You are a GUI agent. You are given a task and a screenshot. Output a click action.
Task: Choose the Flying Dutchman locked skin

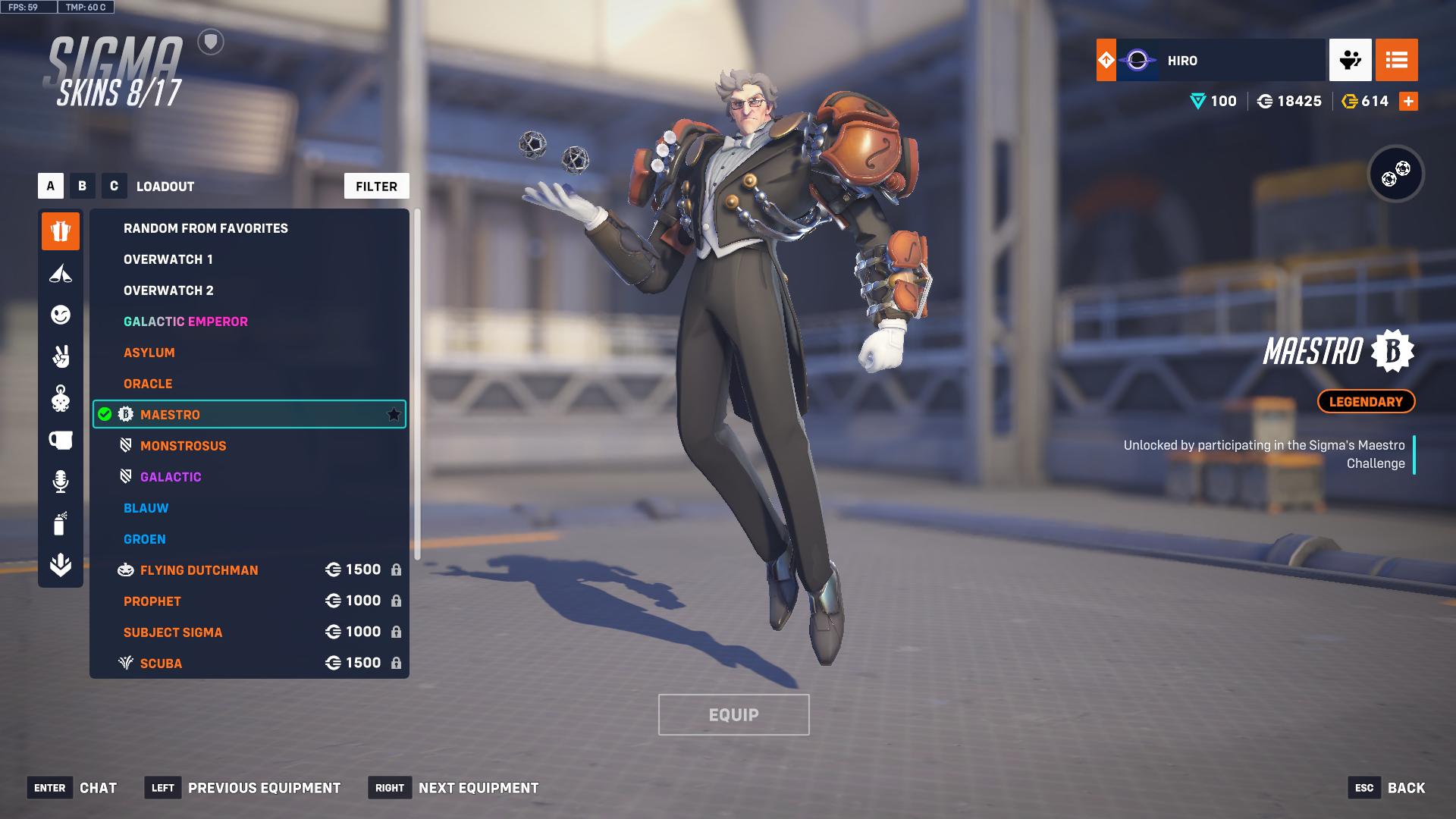tap(199, 570)
